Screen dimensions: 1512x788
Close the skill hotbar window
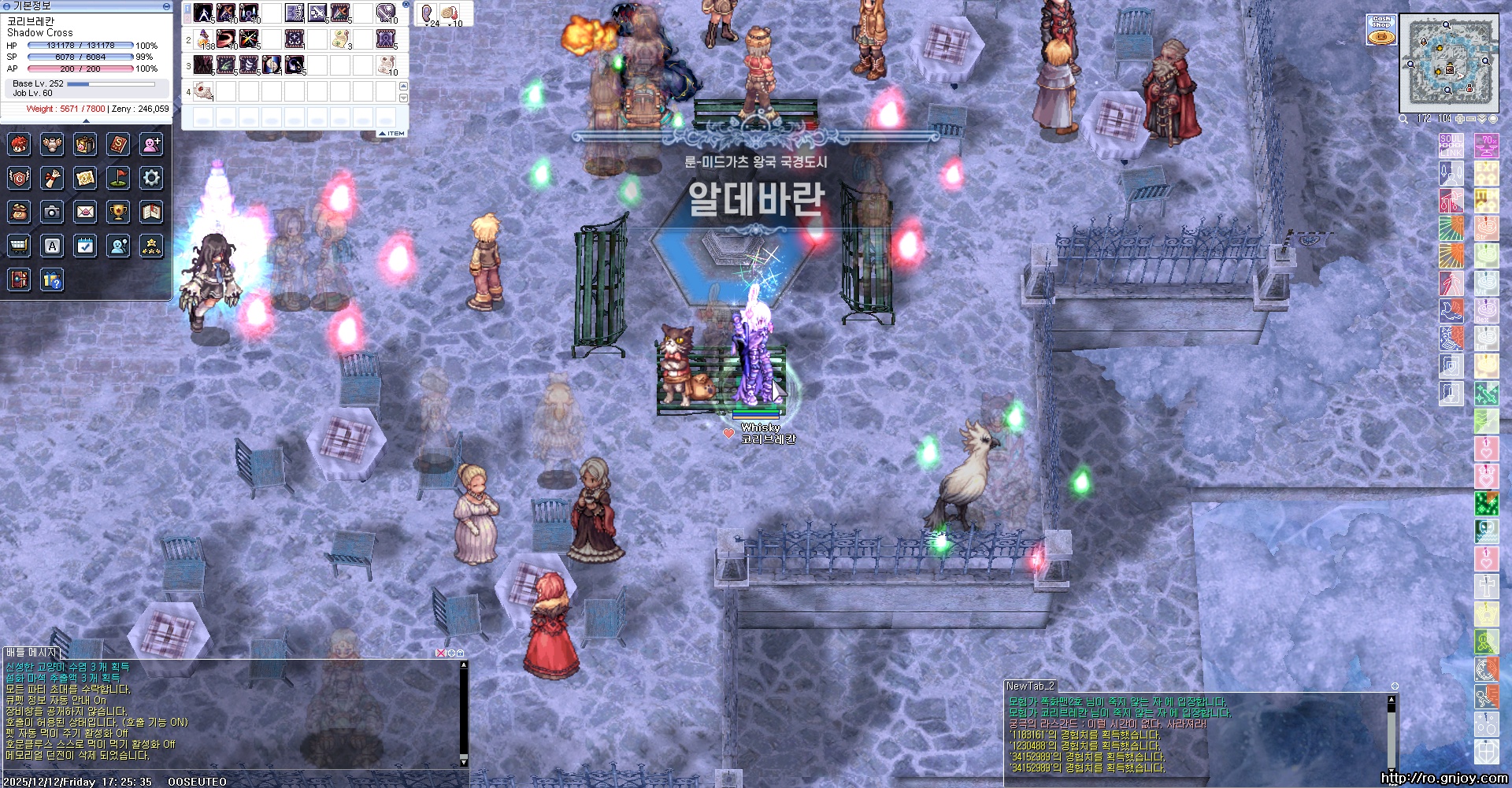point(406,5)
